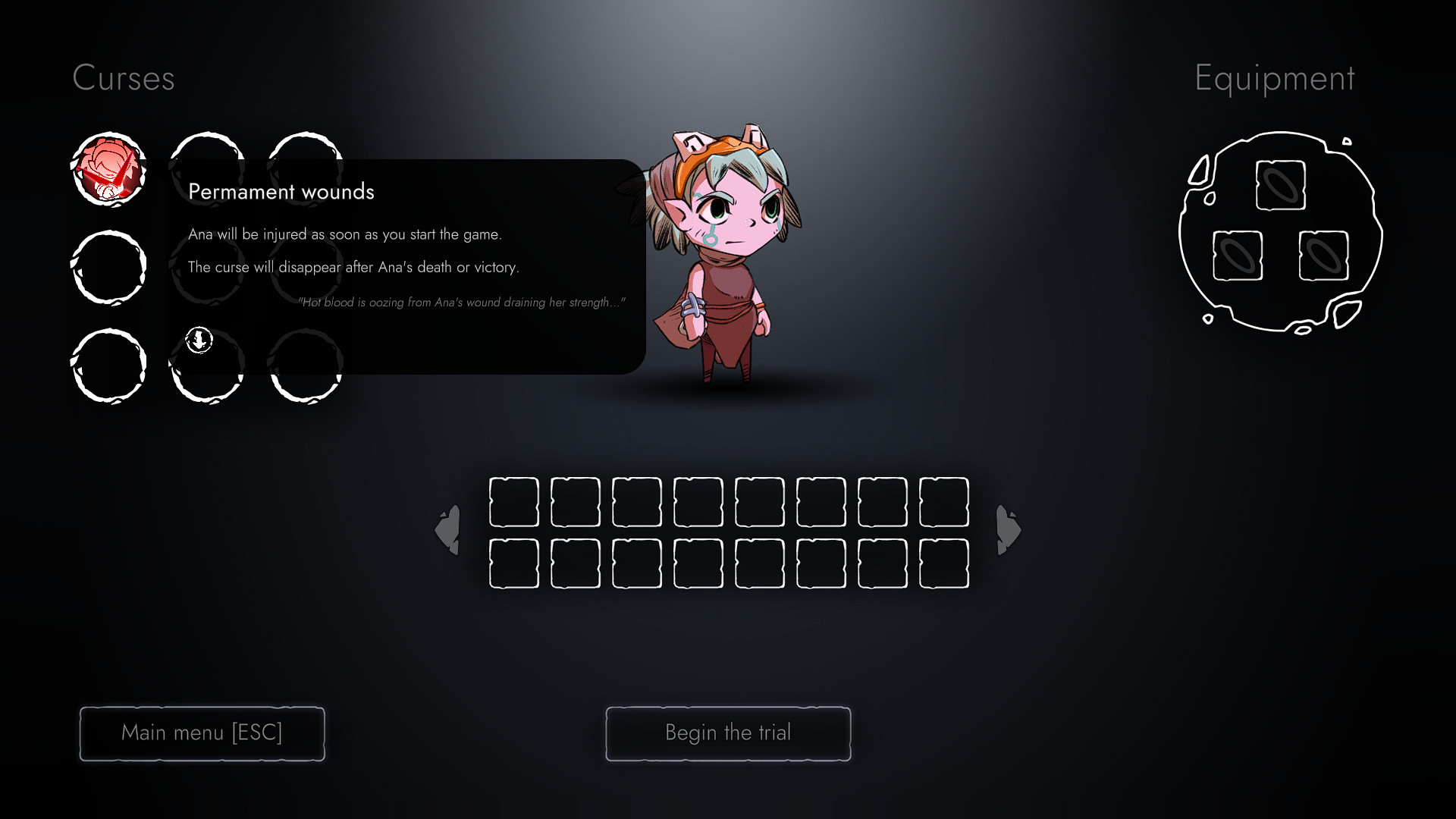
Task: Activate the bottom-left curse slot
Action: (x=109, y=366)
